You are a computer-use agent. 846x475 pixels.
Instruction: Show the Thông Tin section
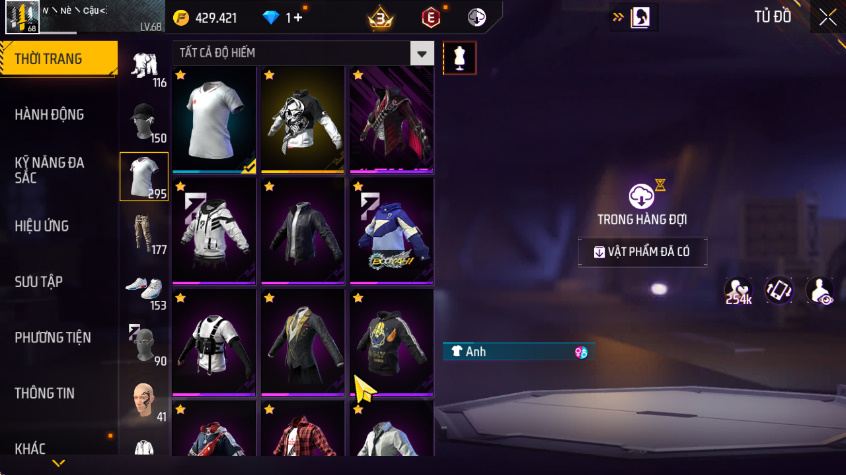click(x=44, y=394)
